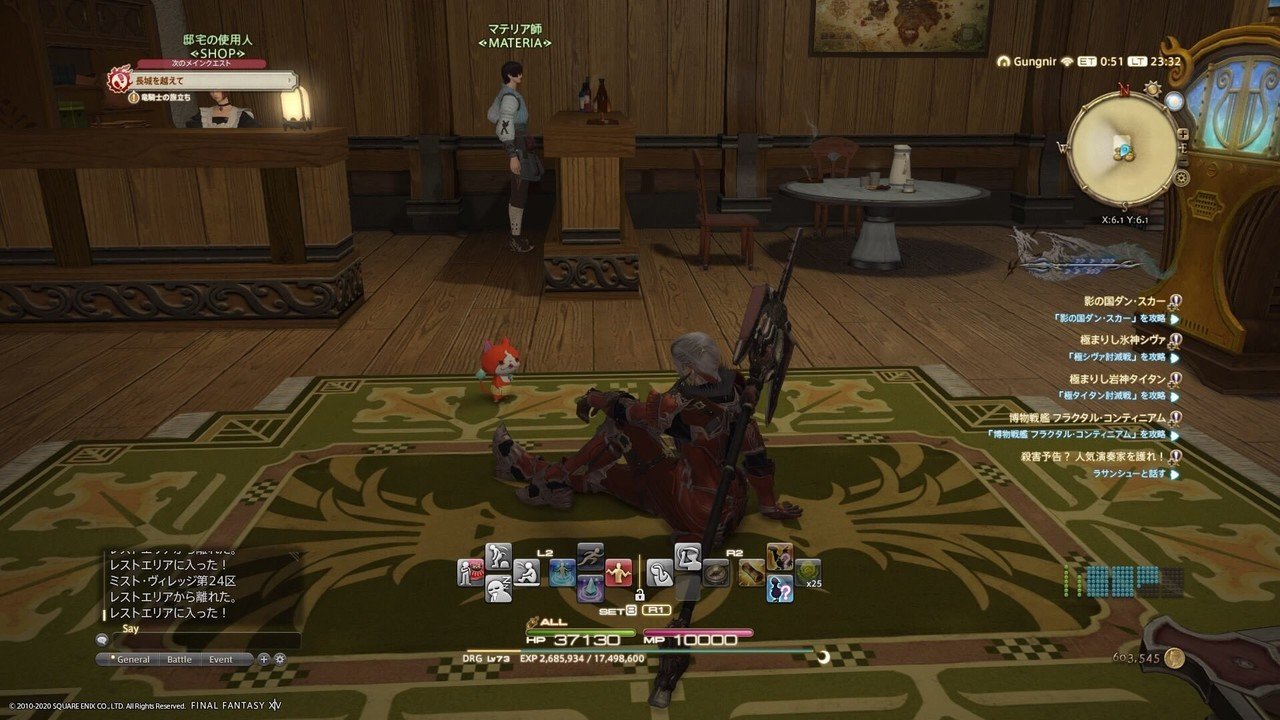Click the minimap settings gear icon

1182,177
